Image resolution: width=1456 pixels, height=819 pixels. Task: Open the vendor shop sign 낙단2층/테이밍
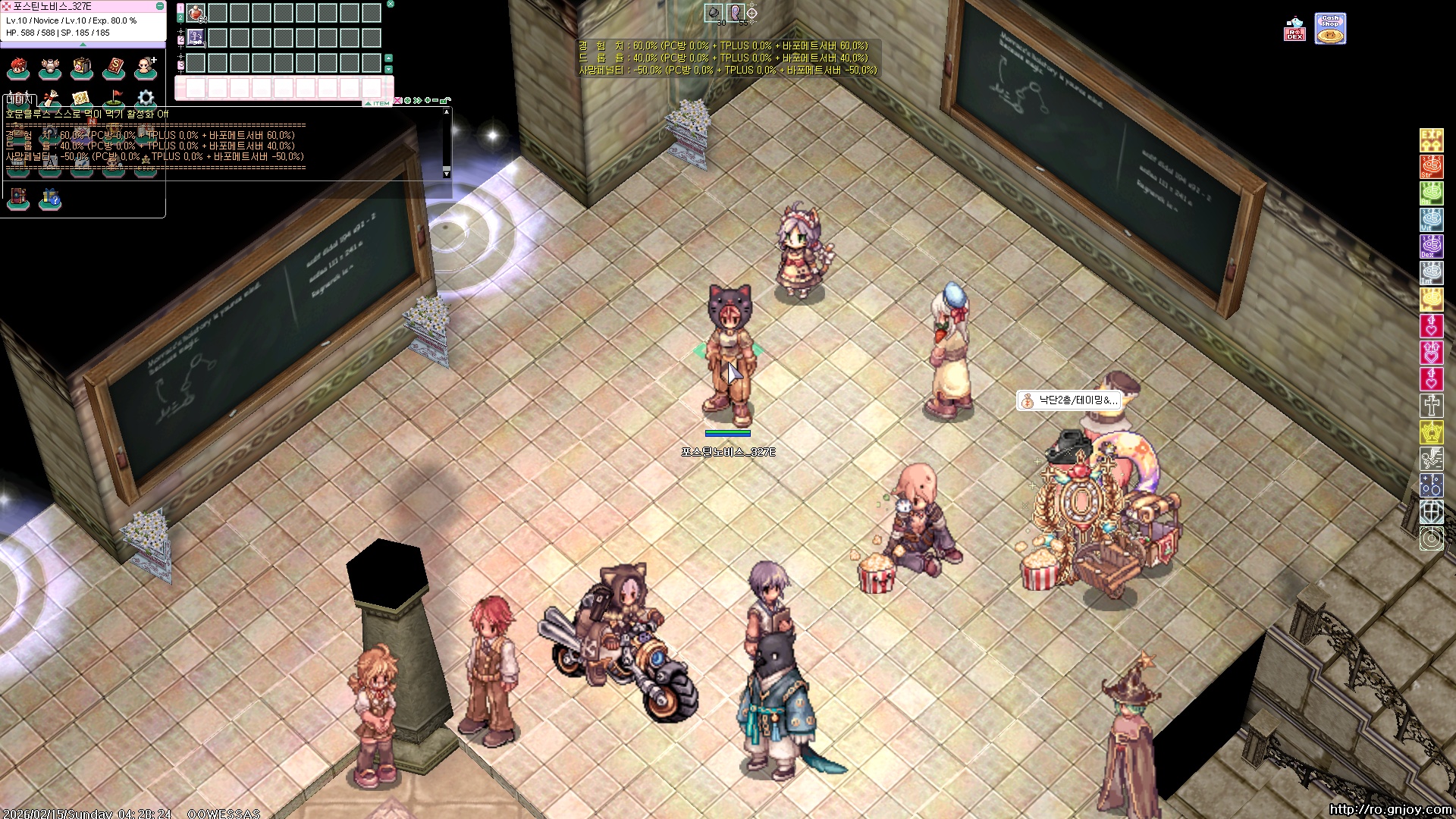click(x=1069, y=400)
